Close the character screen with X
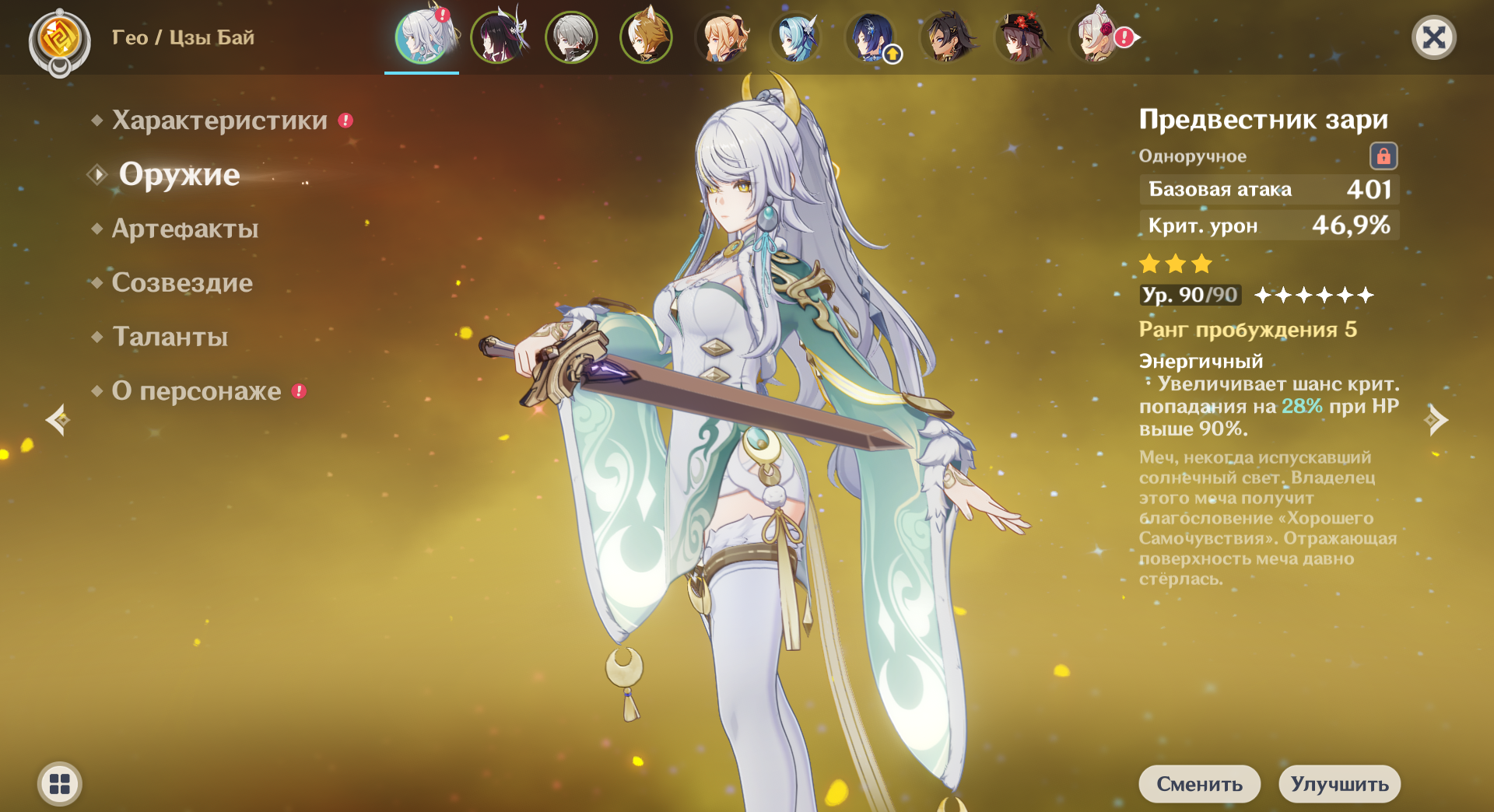This screenshot has width=1494, height=812. pyautogui.click(x=1433, y=37)
